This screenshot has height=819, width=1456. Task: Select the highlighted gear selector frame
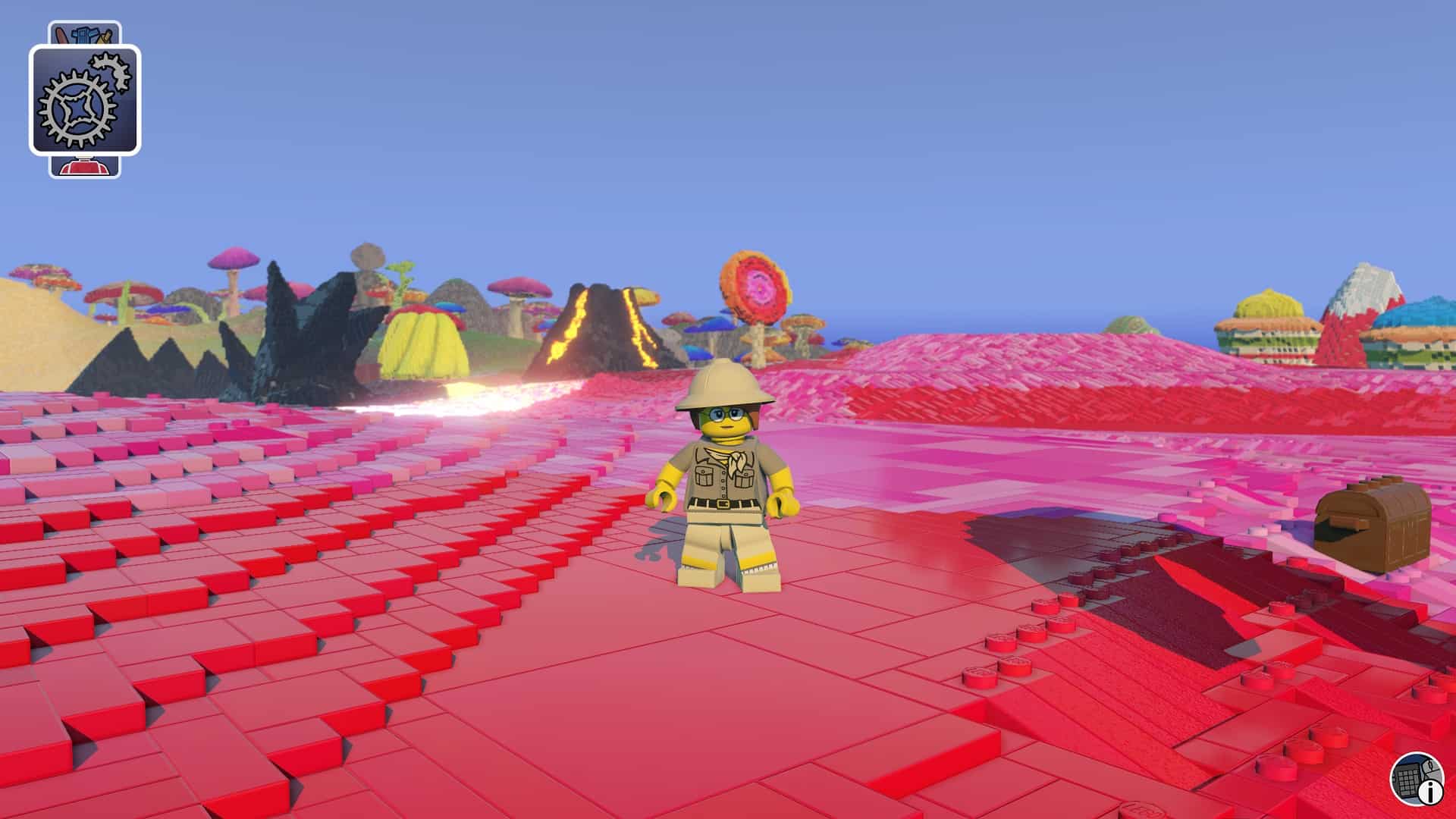[x=85, y=102]
